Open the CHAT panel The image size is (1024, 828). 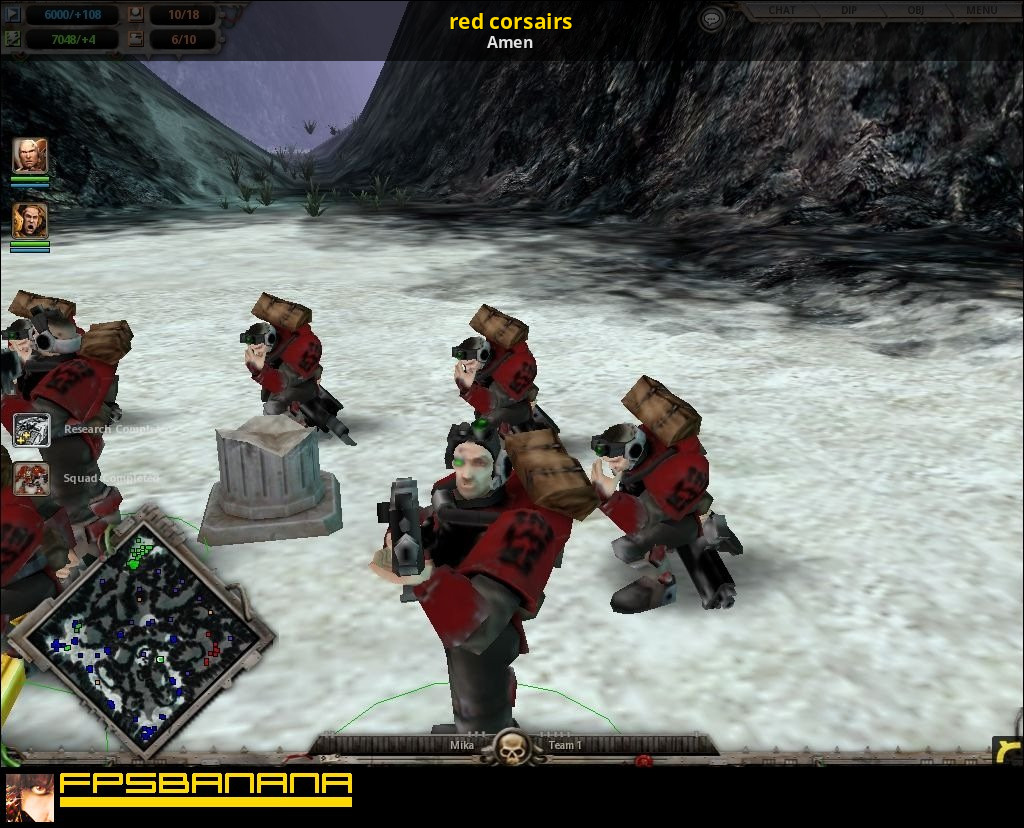[782, 11]
